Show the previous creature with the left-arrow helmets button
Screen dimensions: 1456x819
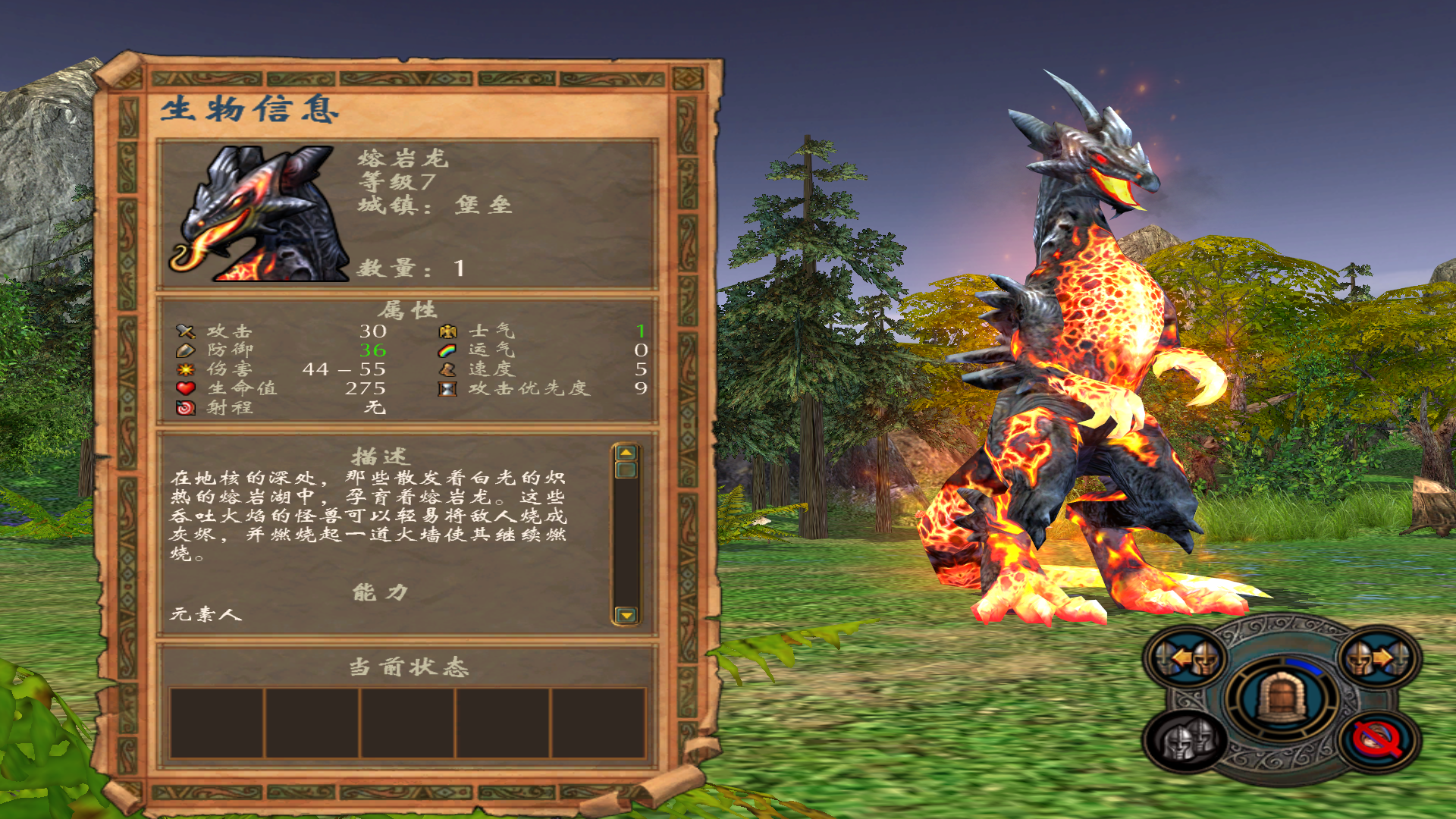pos(1187,658)
